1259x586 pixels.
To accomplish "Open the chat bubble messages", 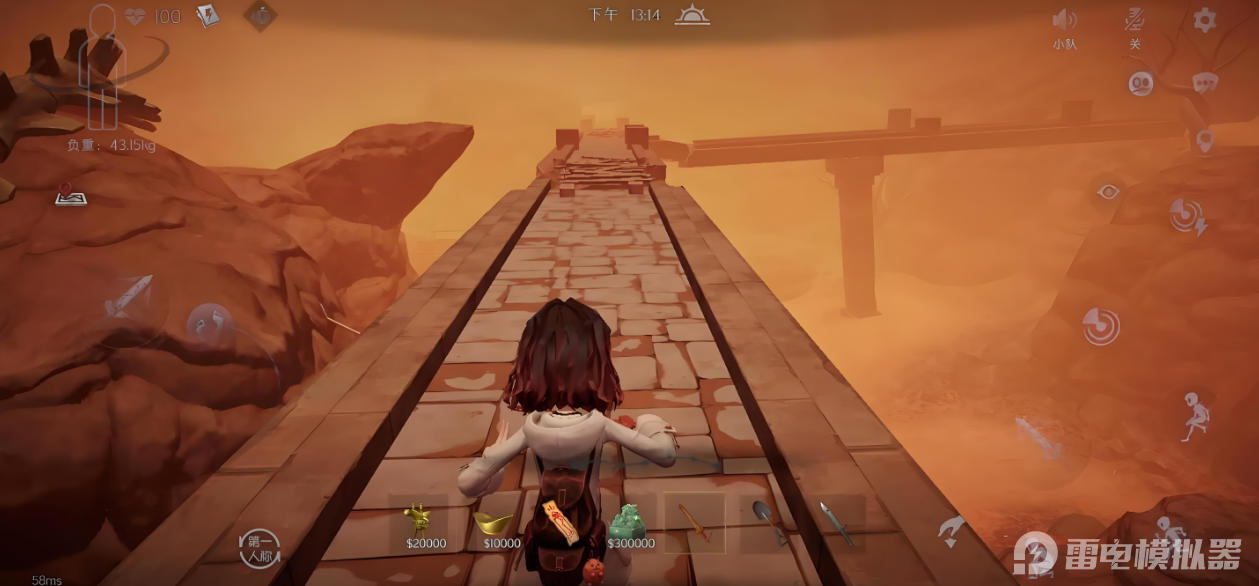I will pyautogui.click(x=1204, y=83).
